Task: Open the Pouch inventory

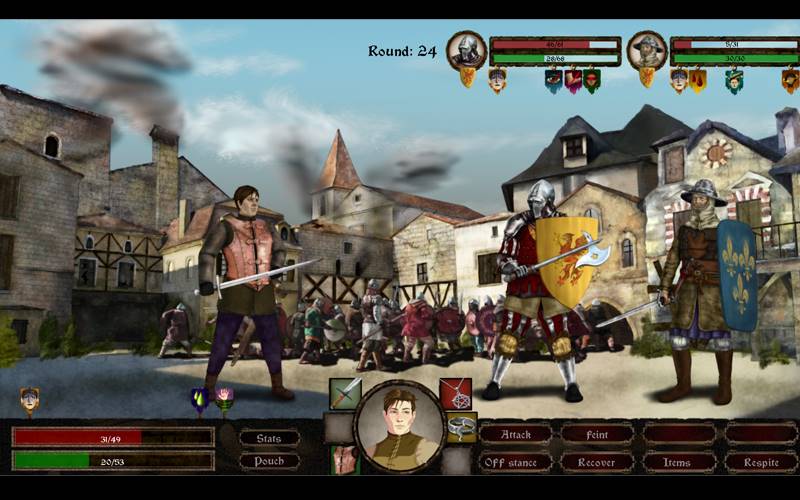Action: pyautogui.click(x=269, y=461)
